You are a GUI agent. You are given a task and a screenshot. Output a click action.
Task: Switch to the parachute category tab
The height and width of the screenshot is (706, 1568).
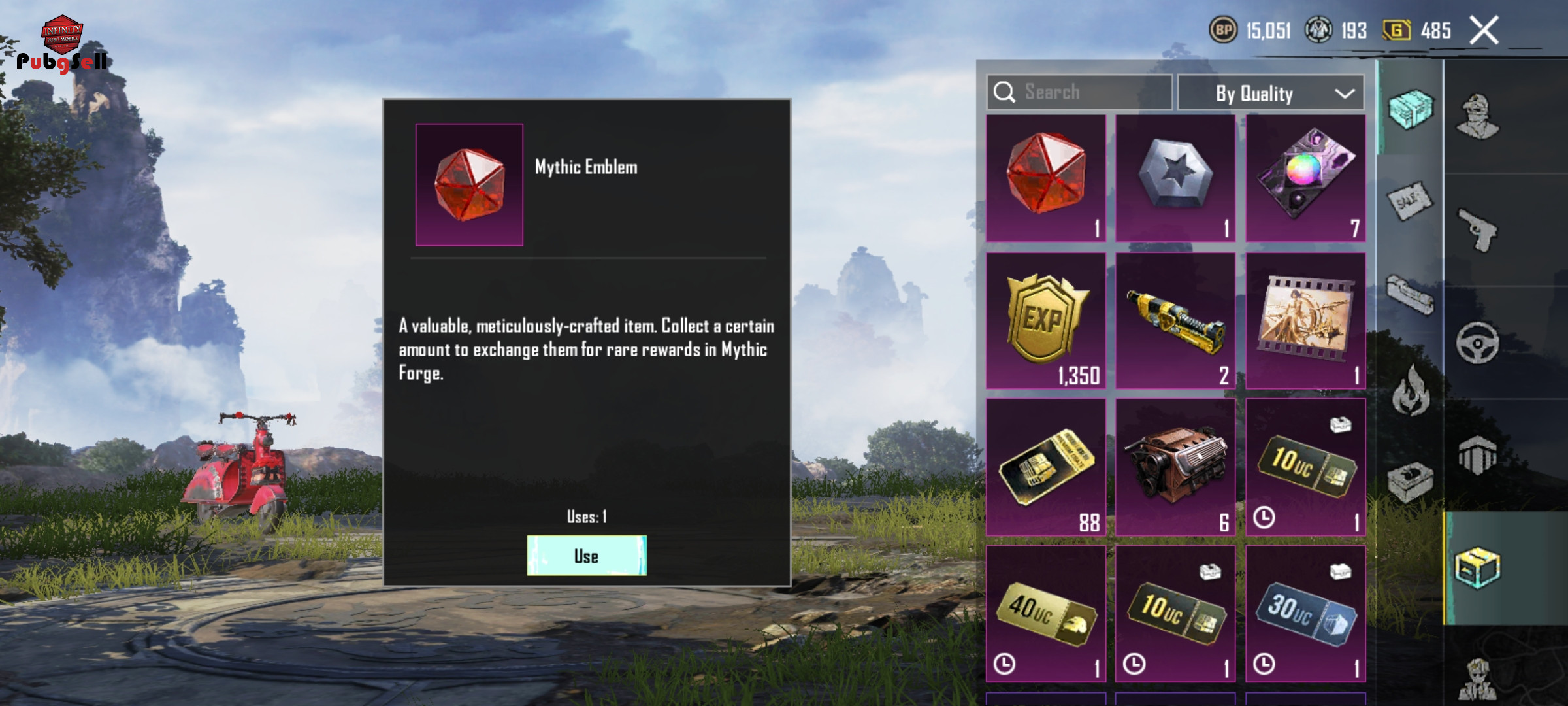pos(1478,455)
